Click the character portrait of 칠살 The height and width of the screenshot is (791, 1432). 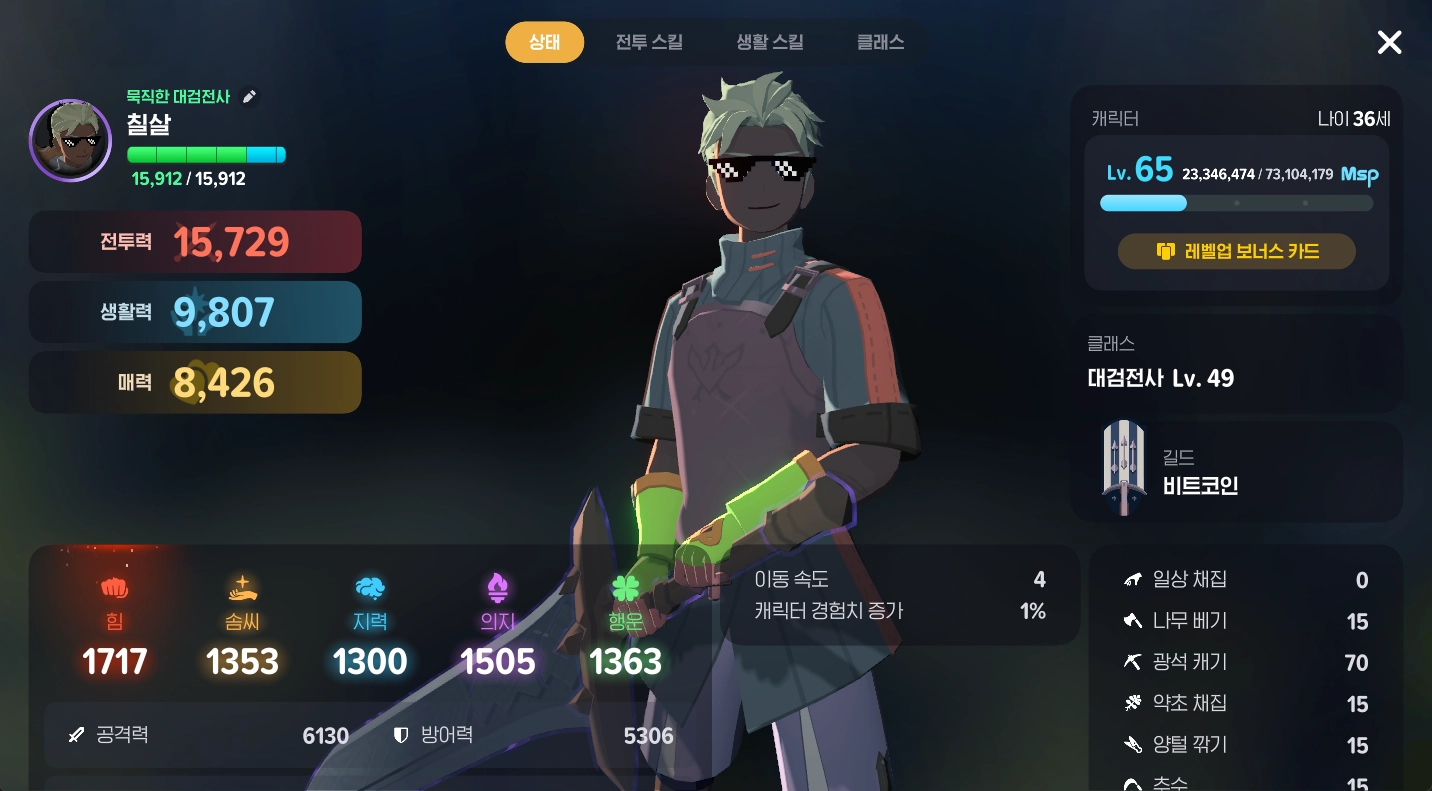click(70, 140)
